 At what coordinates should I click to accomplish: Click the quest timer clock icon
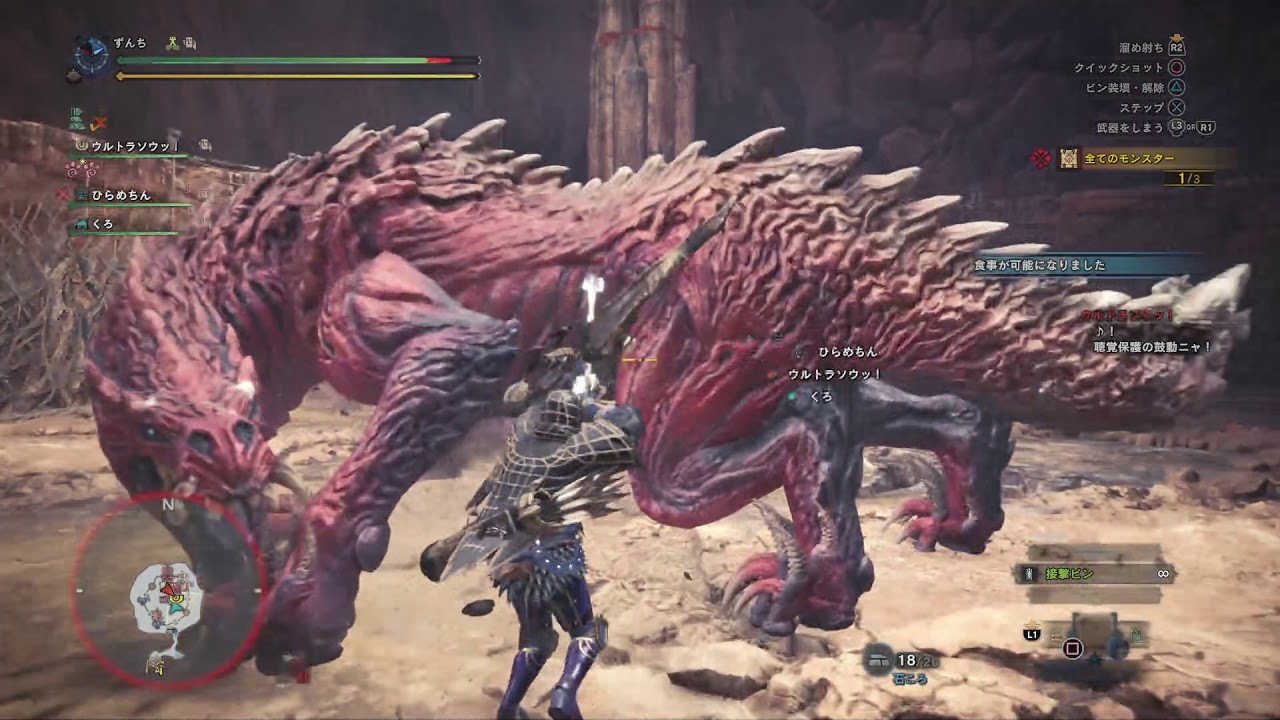[92, 55]
